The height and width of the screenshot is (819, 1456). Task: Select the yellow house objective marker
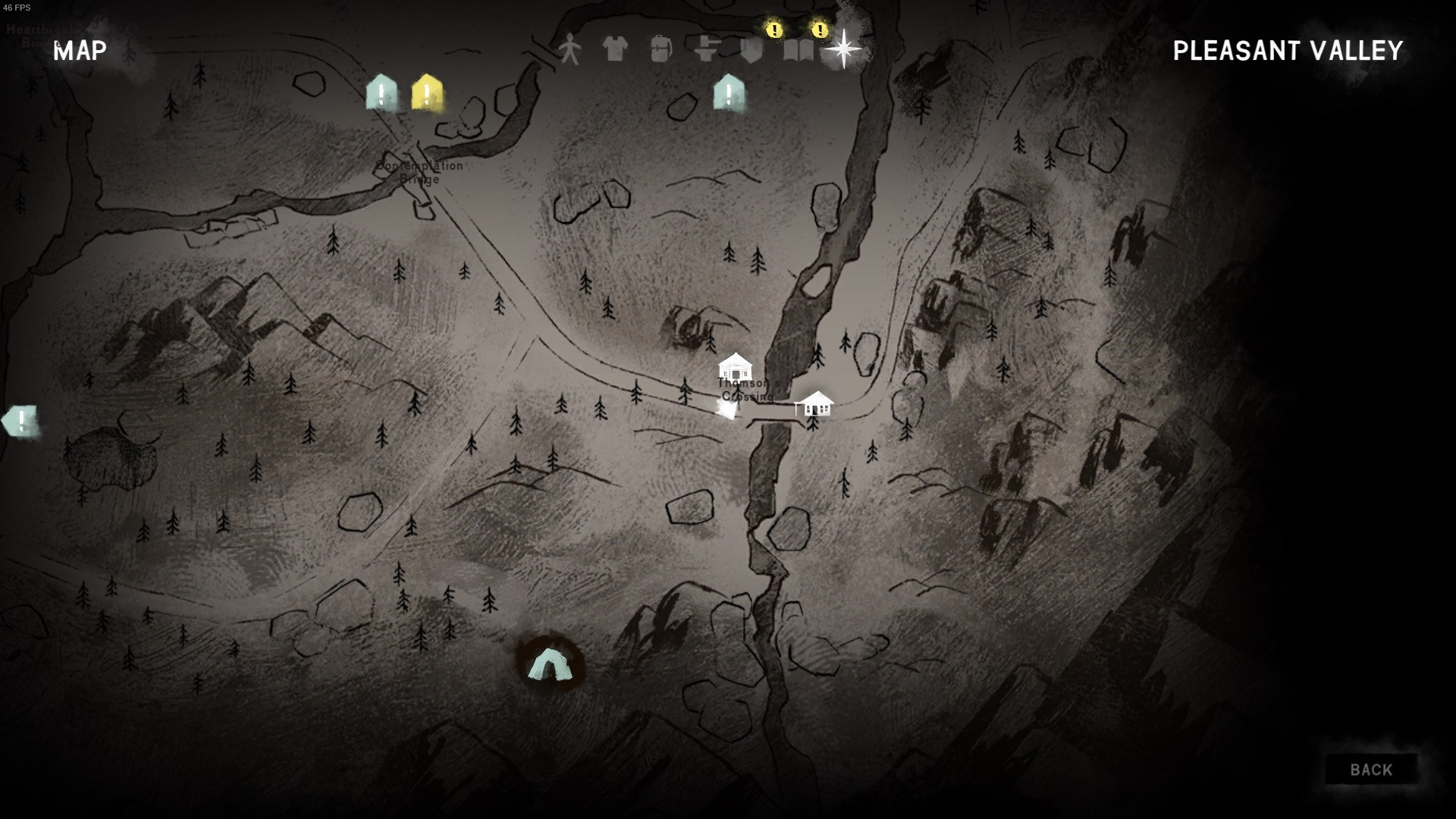click(x=427, y=93)
